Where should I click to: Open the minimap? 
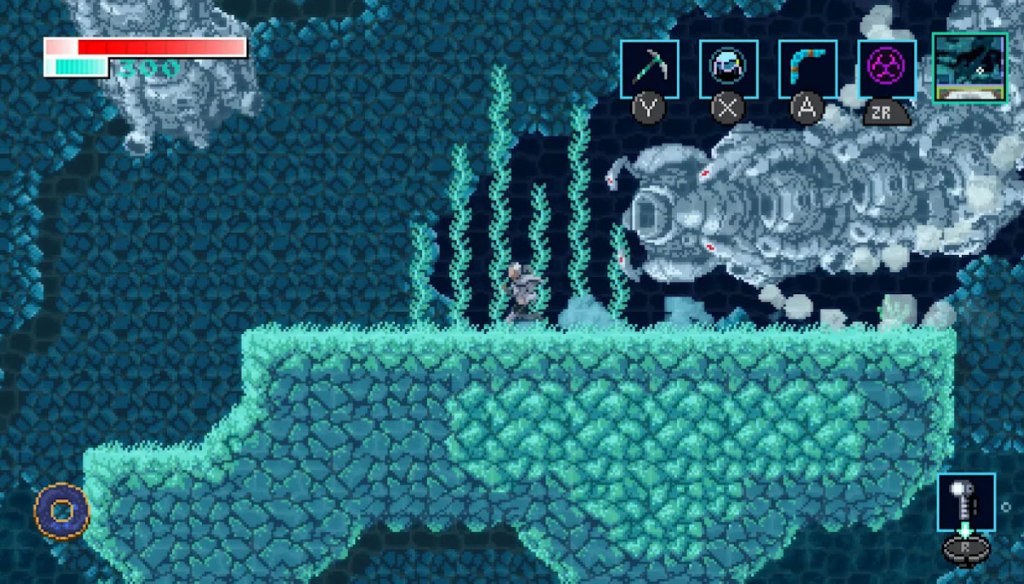pyautogui.click(x=969, y=67)
